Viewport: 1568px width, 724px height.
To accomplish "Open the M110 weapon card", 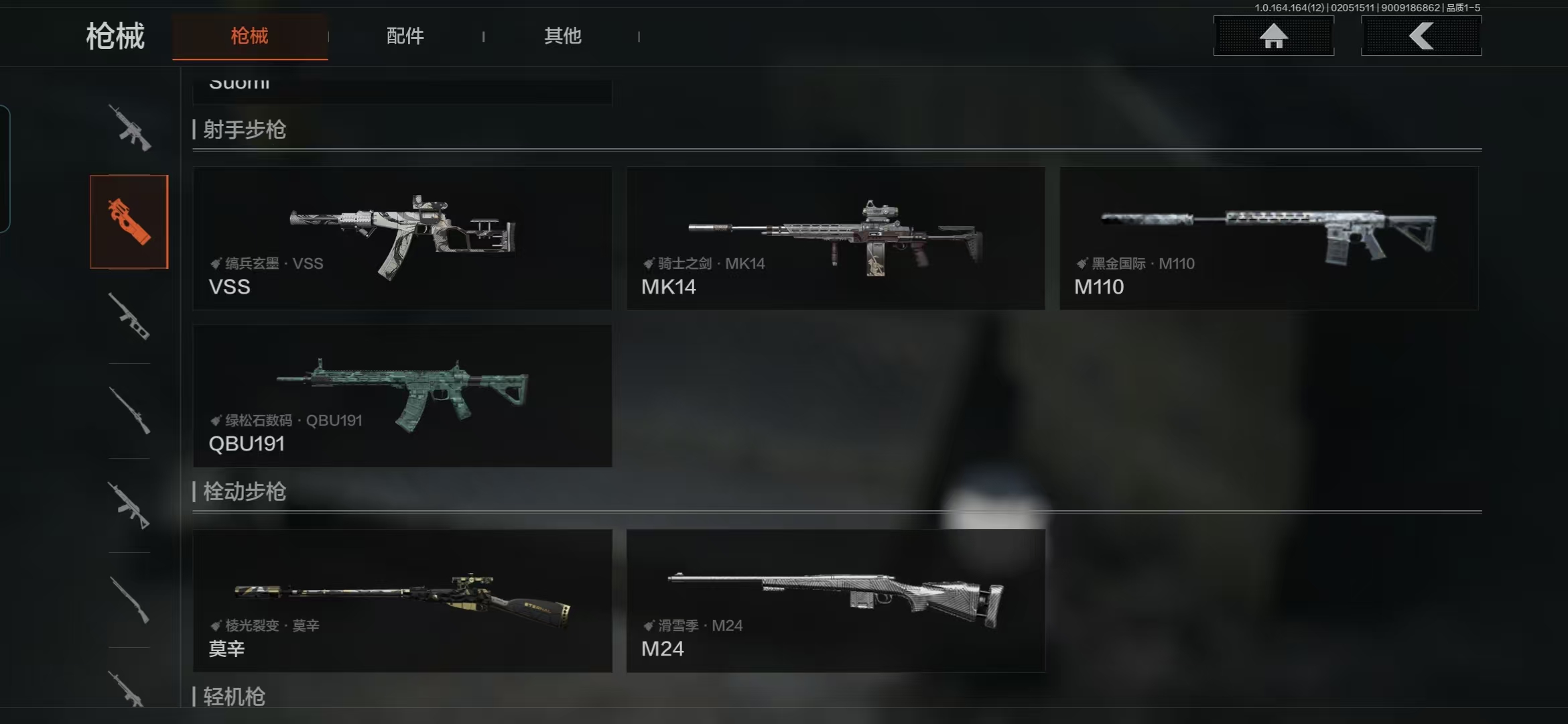I will pyautogui.click(x=1268, y=238).
